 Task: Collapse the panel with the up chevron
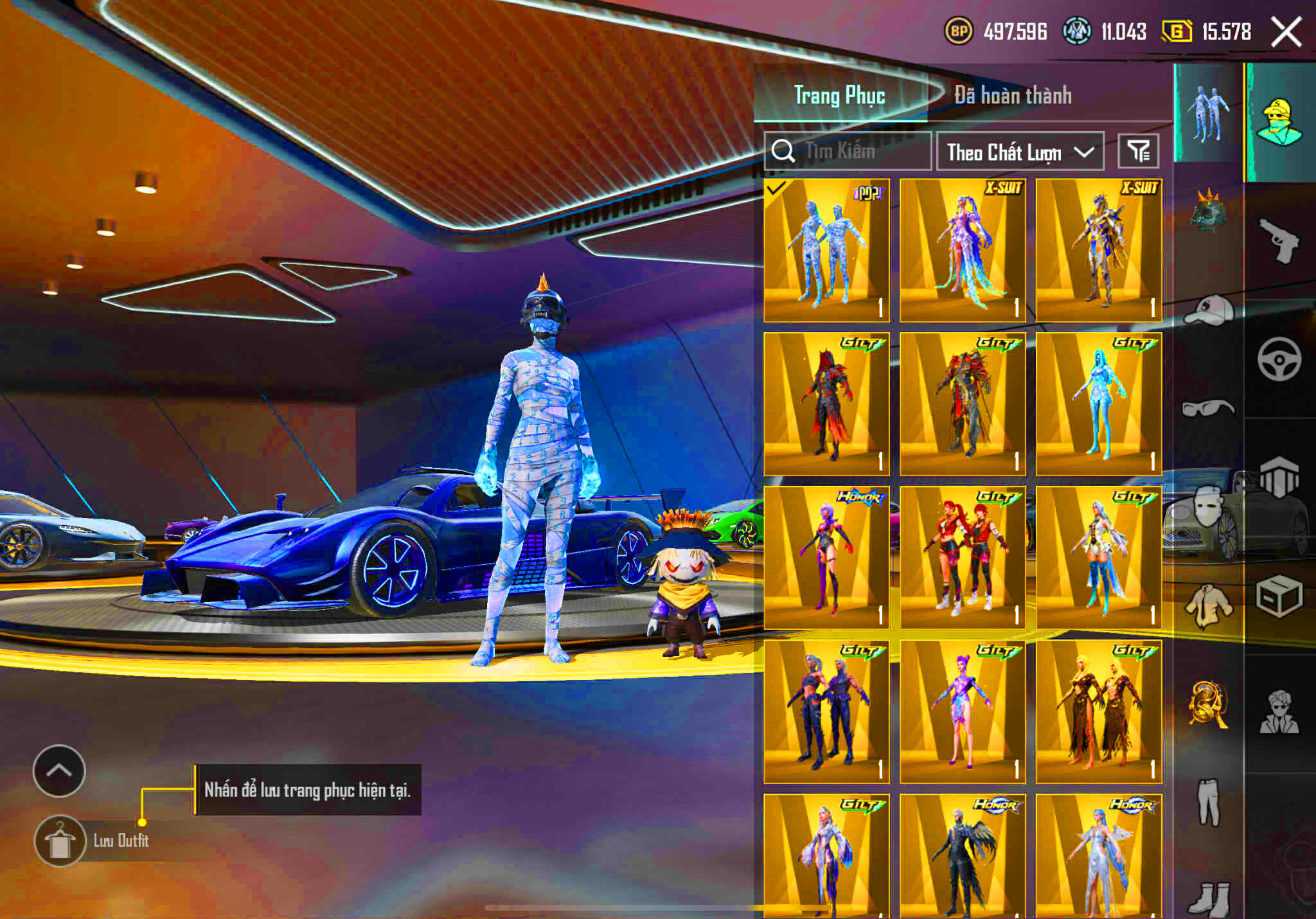tap(60, 772)
